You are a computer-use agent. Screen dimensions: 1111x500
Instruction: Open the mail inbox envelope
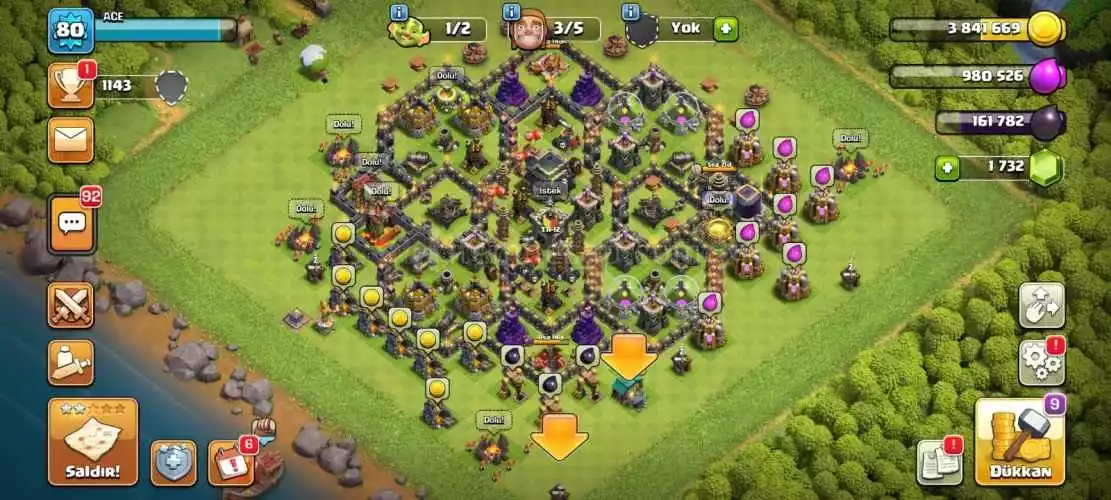click(x=70, y=139)
